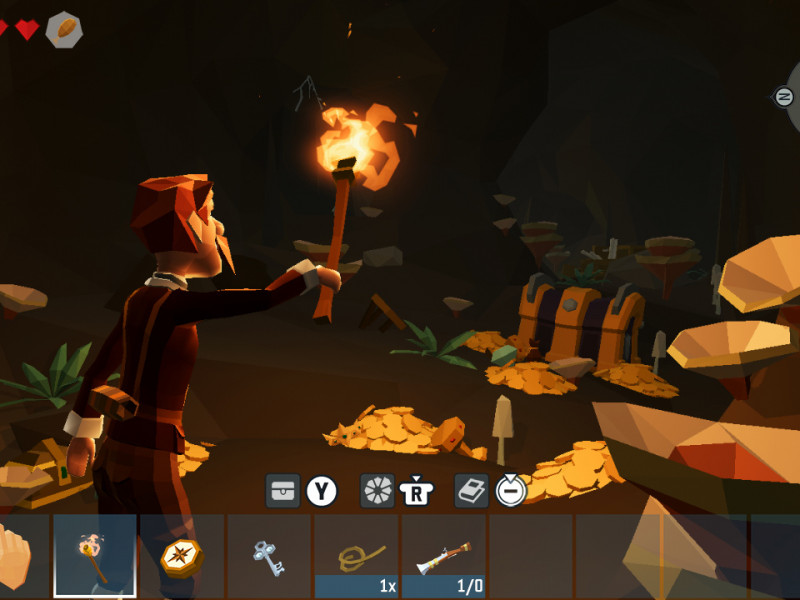Click the bread hunger icon
The height and width of the screenshot is (600, 800).
point(64,29)
